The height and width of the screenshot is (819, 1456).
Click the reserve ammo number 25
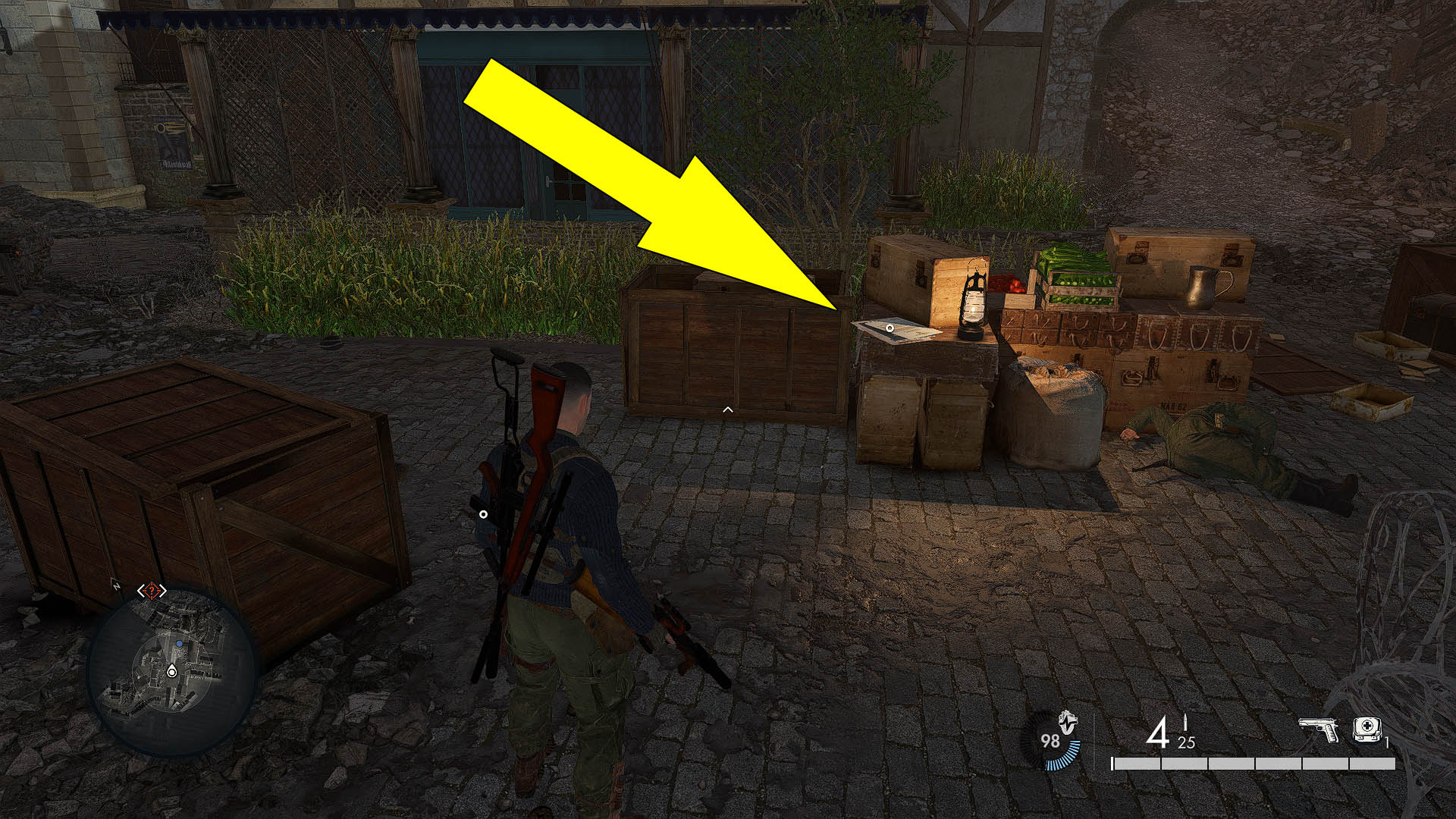1187,741
